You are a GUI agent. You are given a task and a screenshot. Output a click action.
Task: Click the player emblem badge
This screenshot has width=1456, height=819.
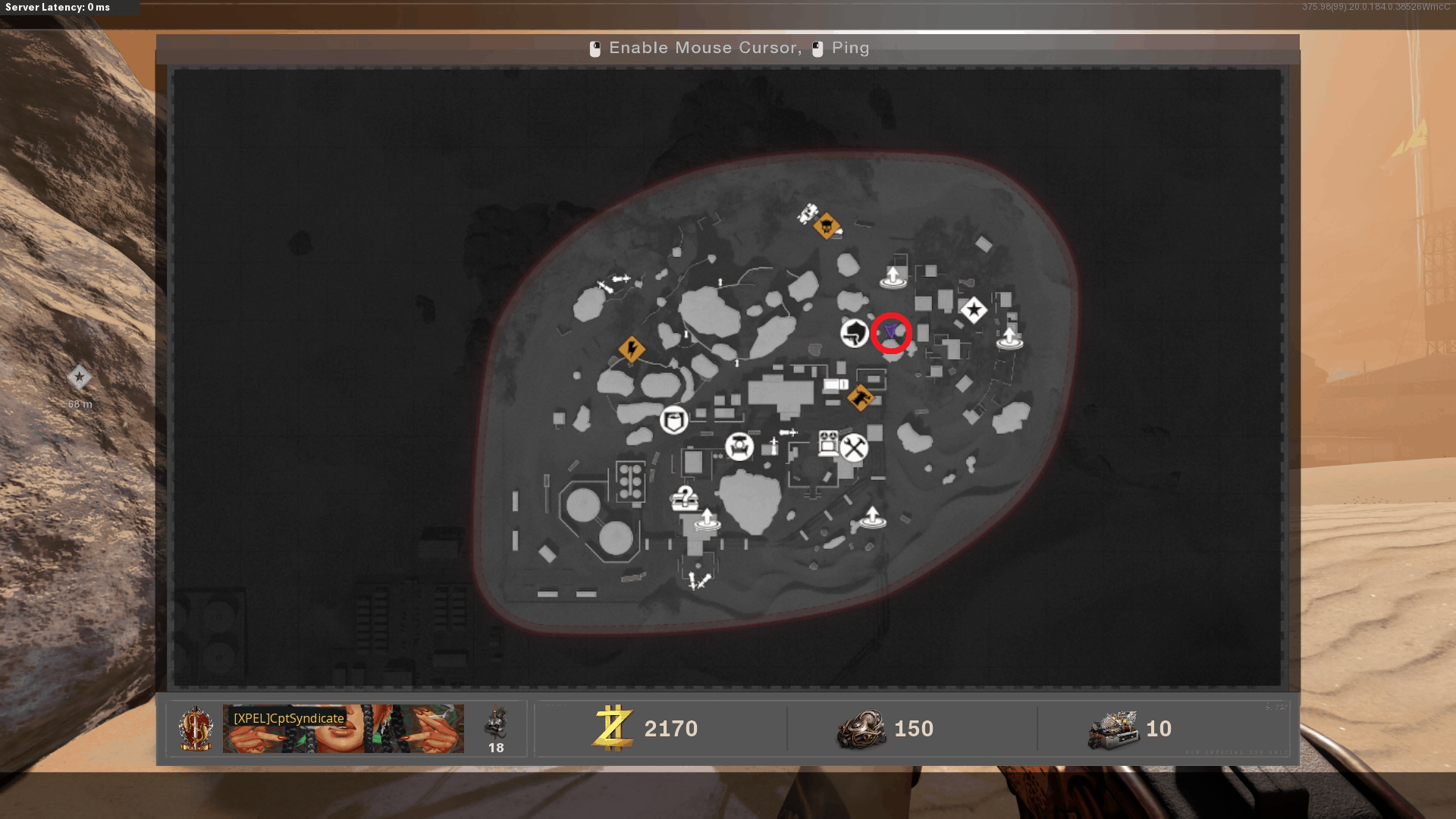click(x=196, y=729)
